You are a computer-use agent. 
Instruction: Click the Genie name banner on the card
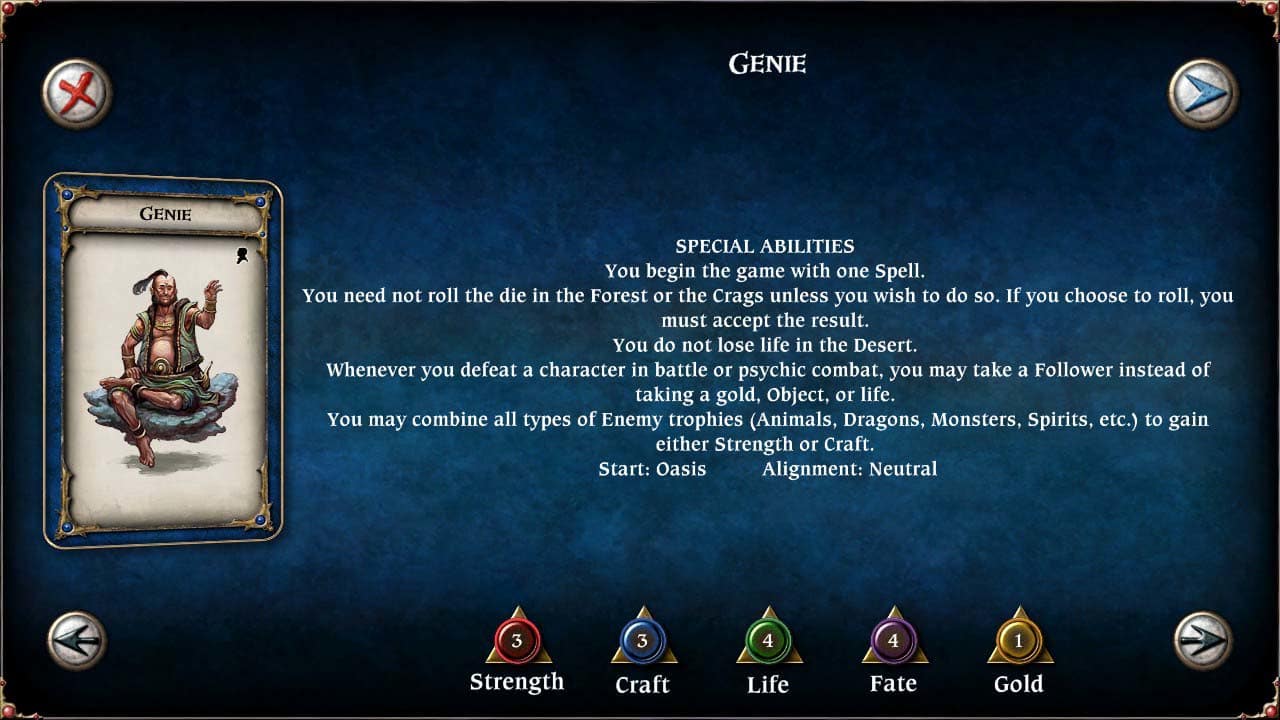click(x=166, y=213)
